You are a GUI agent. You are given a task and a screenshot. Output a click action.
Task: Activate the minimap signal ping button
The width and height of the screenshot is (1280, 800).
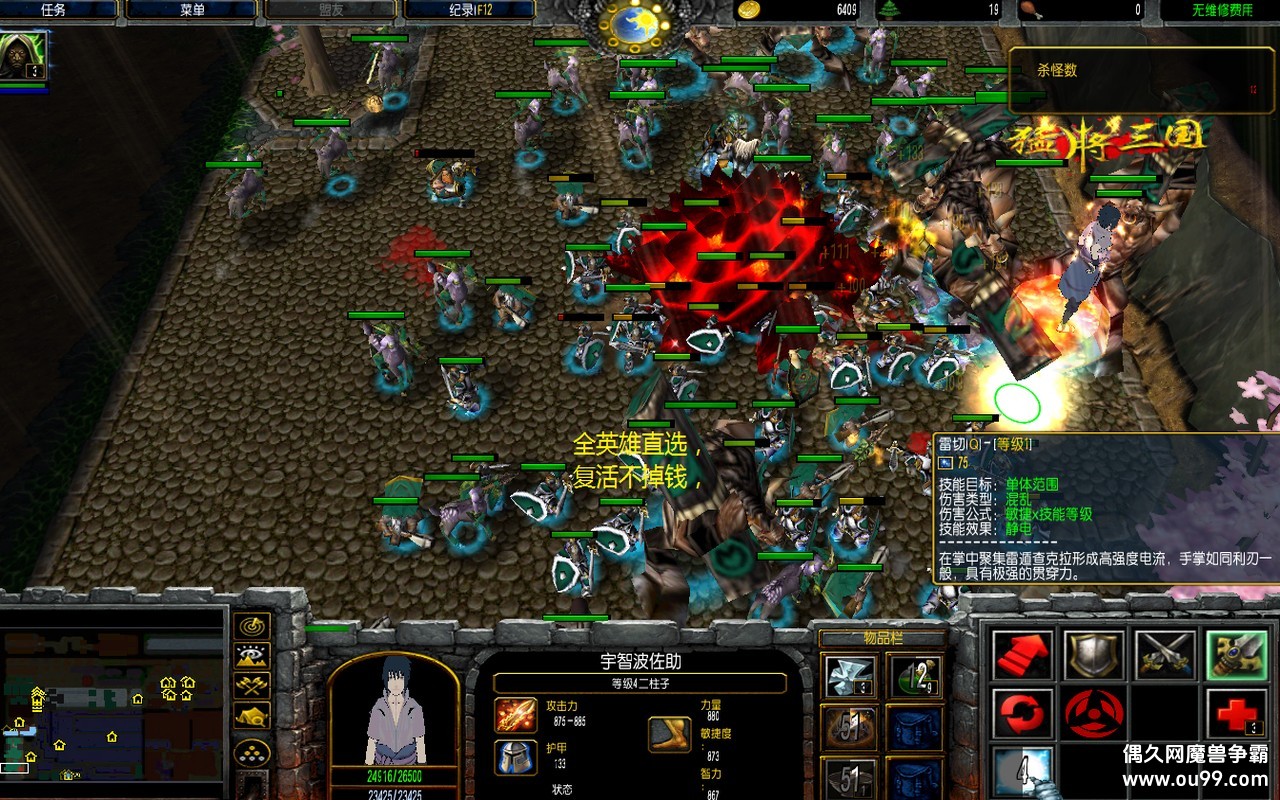251,626
